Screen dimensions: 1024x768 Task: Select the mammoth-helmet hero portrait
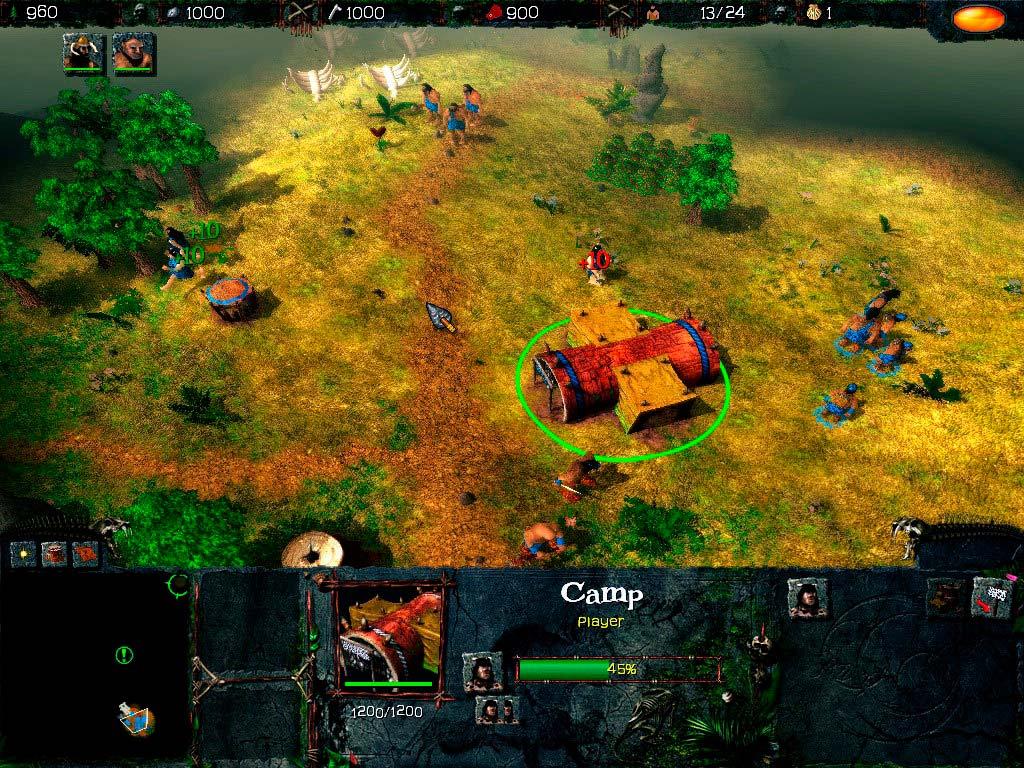click(x=82, y=52)
